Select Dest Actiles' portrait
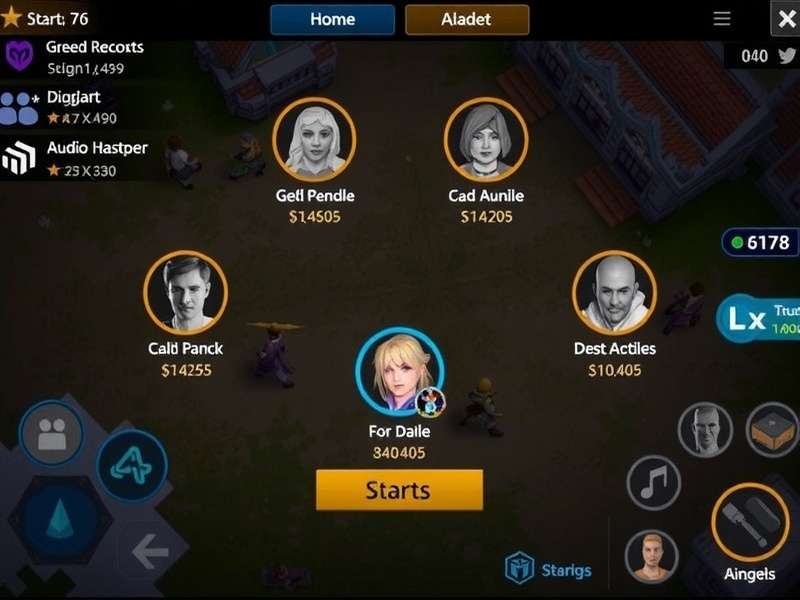The image size is (800, 600). [x=614, y=292]
